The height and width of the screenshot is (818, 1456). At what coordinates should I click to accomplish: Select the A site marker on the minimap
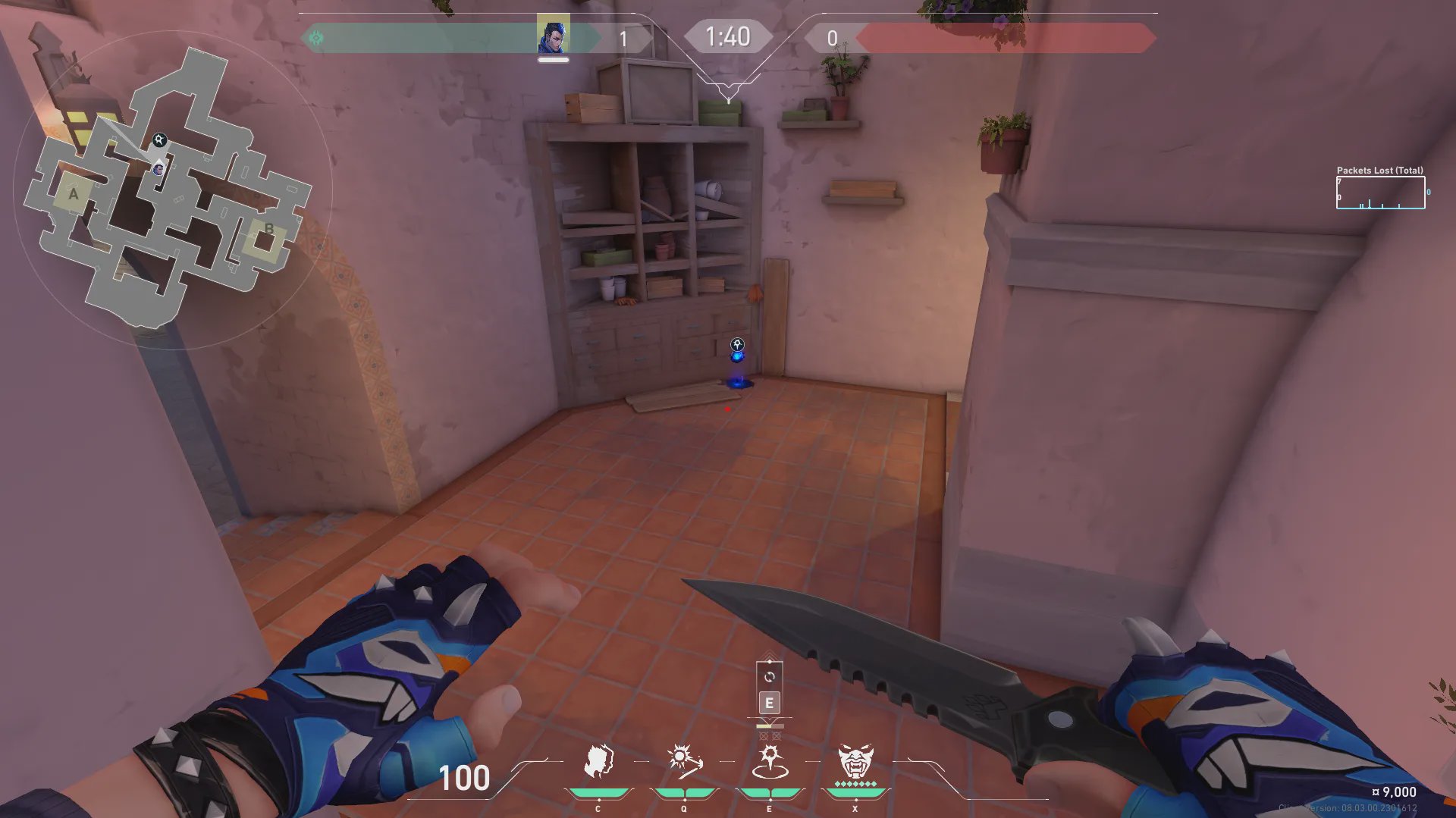74,194
